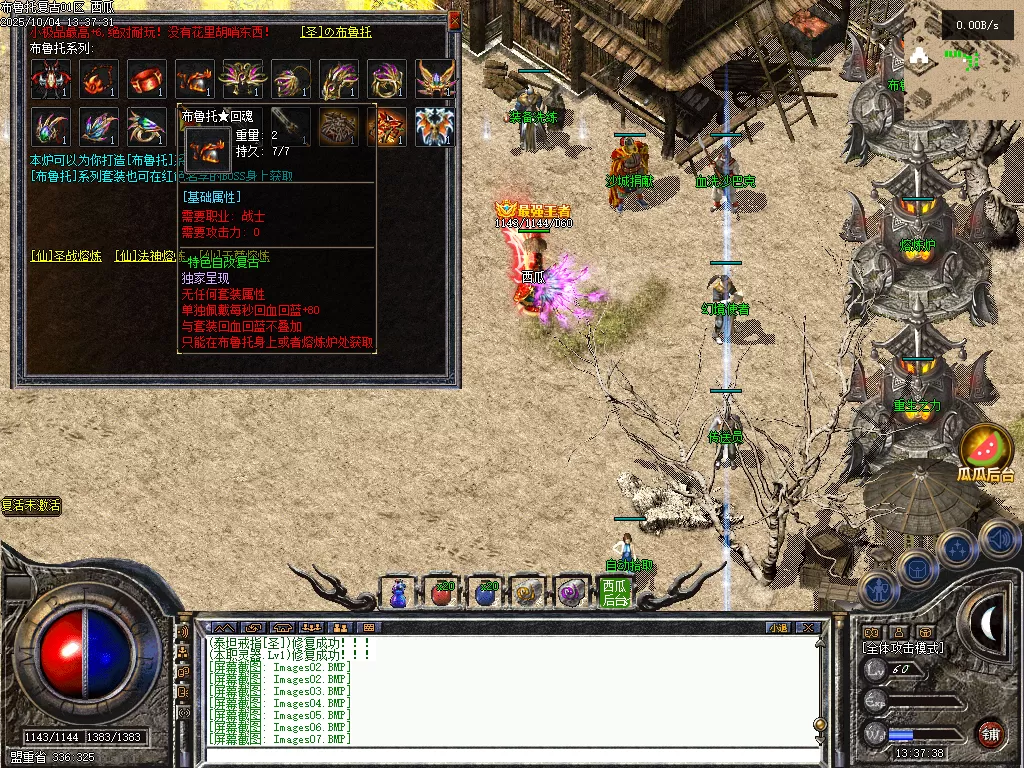Select the red bracelet ring item slot

147,79
